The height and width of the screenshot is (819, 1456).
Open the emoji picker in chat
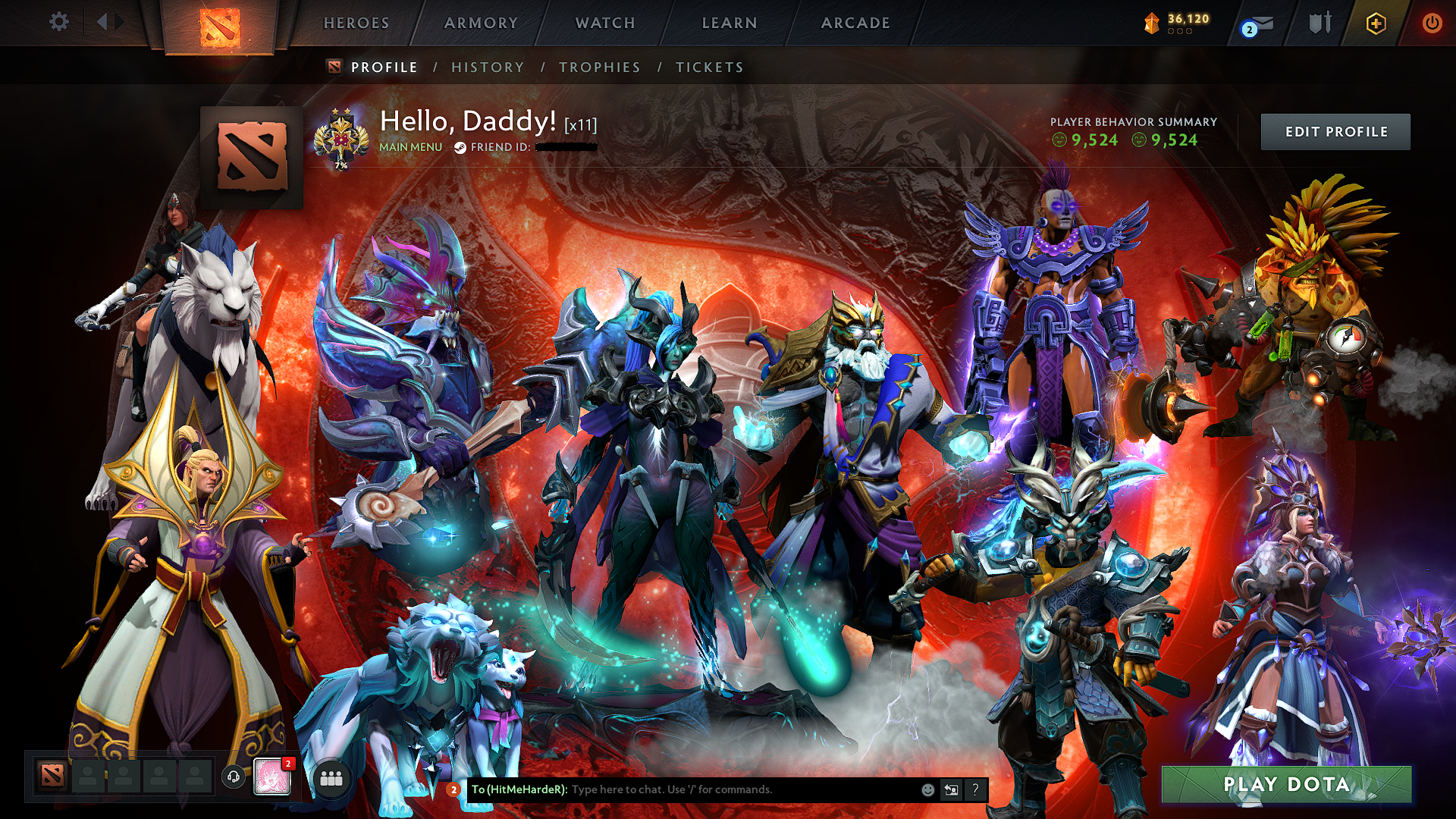tap(927, 790)
